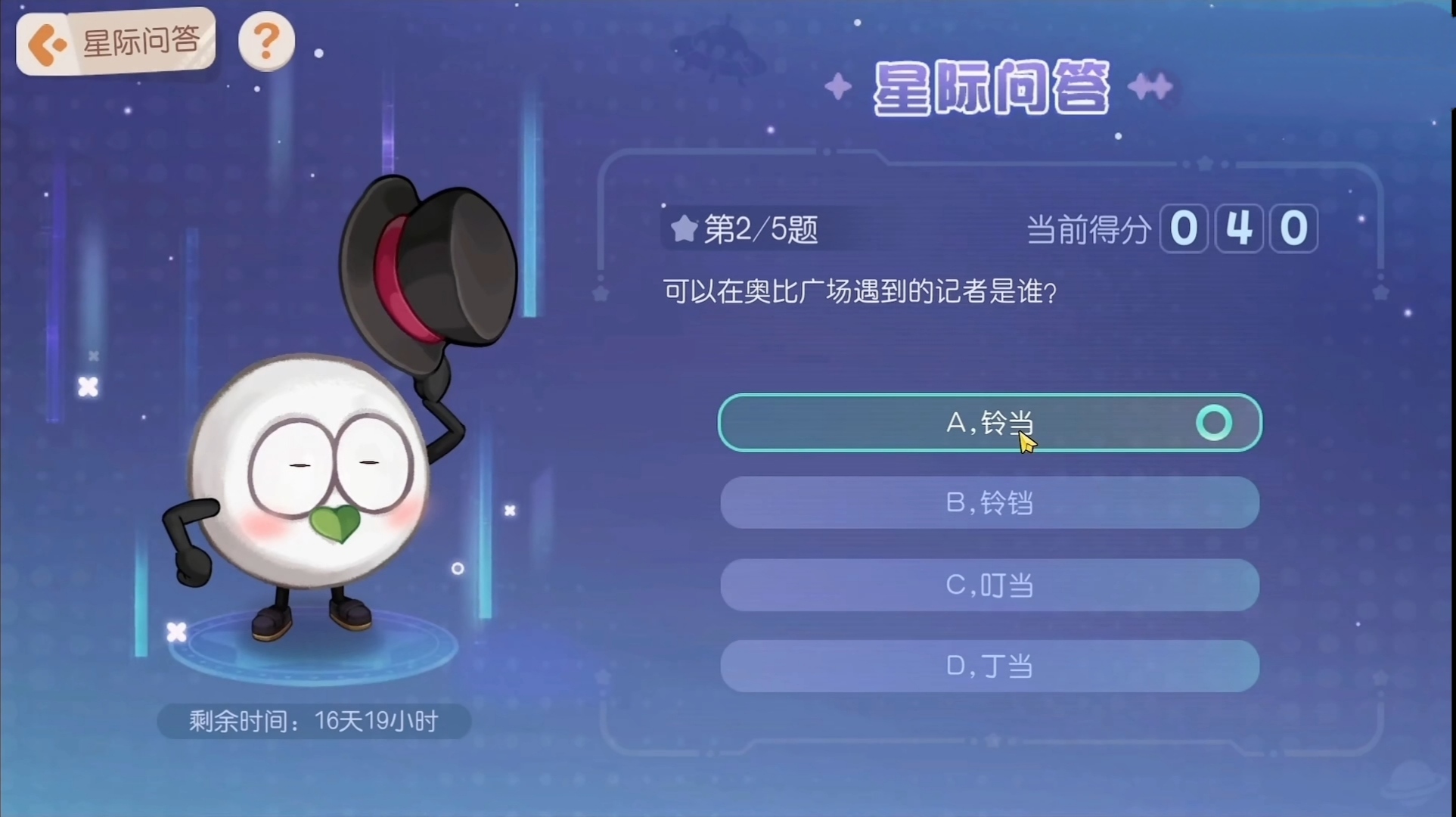Viewport: 1456px width, 817px height.
Task: Click the 剩余时间 countdown bar
Action: click(x=313, y=720)
